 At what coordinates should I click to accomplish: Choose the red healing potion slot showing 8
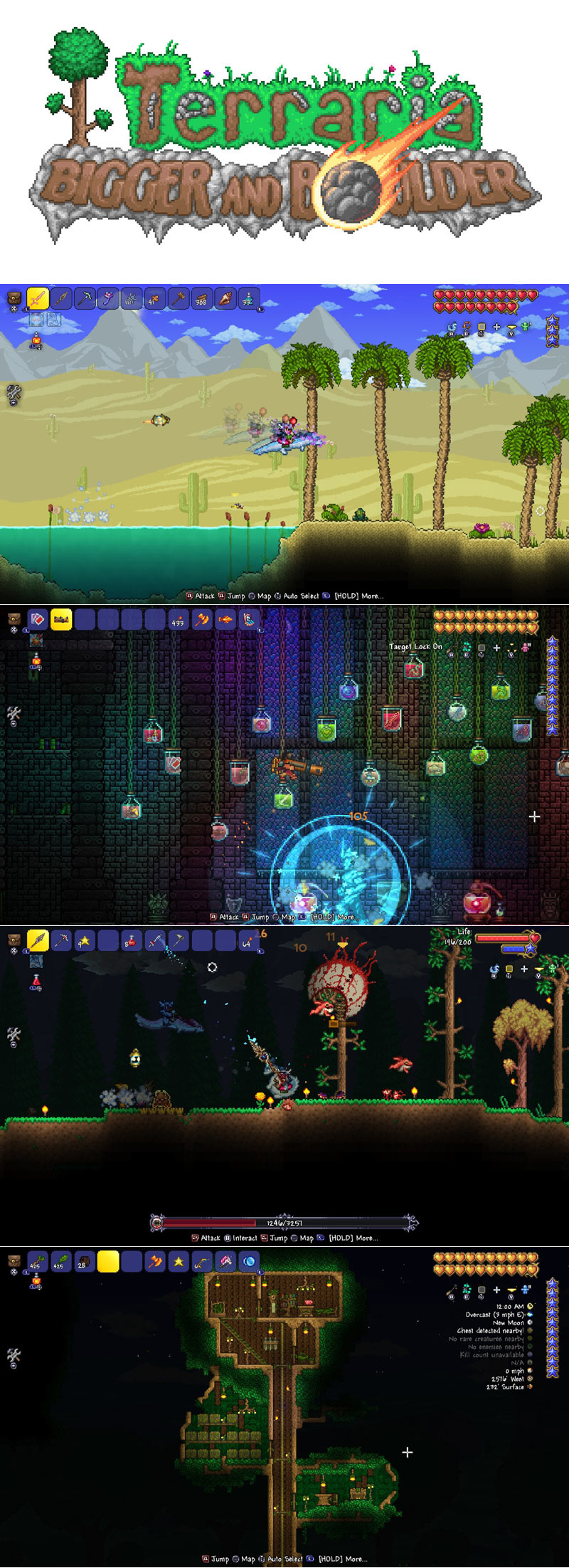[132, 940]
